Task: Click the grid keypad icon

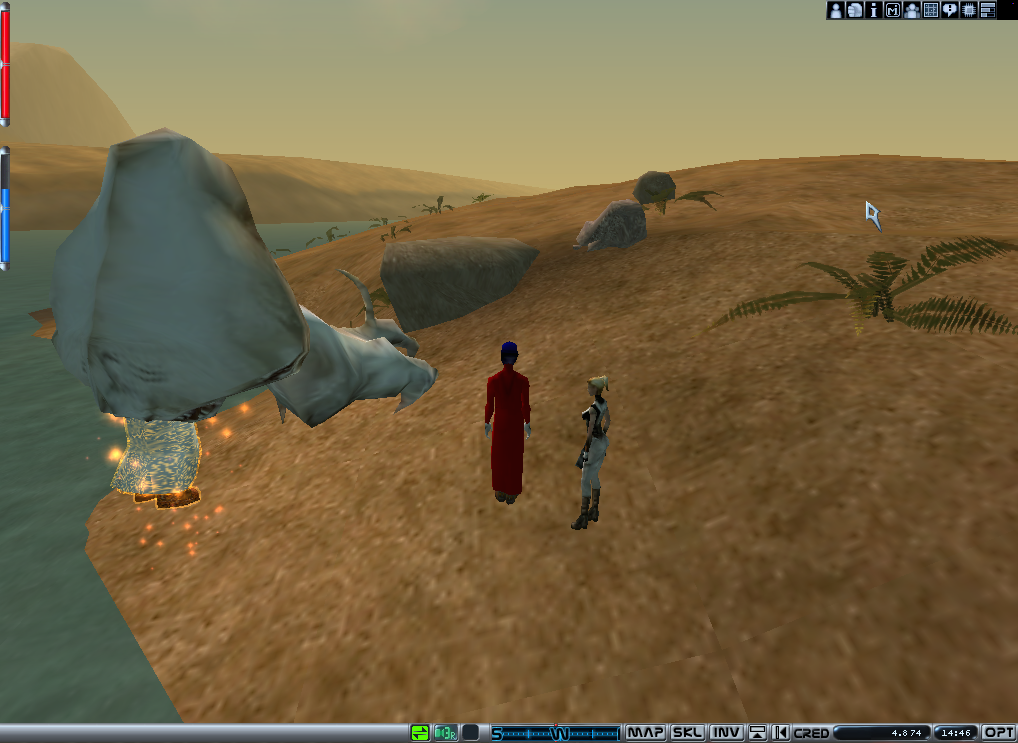Action: point(931,10)
